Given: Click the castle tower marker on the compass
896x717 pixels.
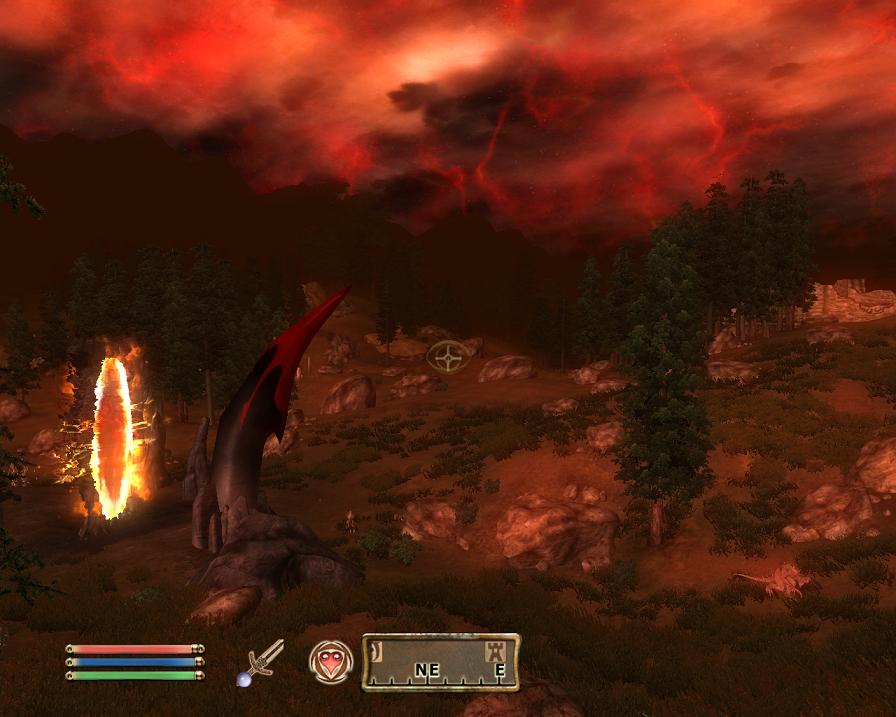Looking at the screenshot, I should [492, 650].
